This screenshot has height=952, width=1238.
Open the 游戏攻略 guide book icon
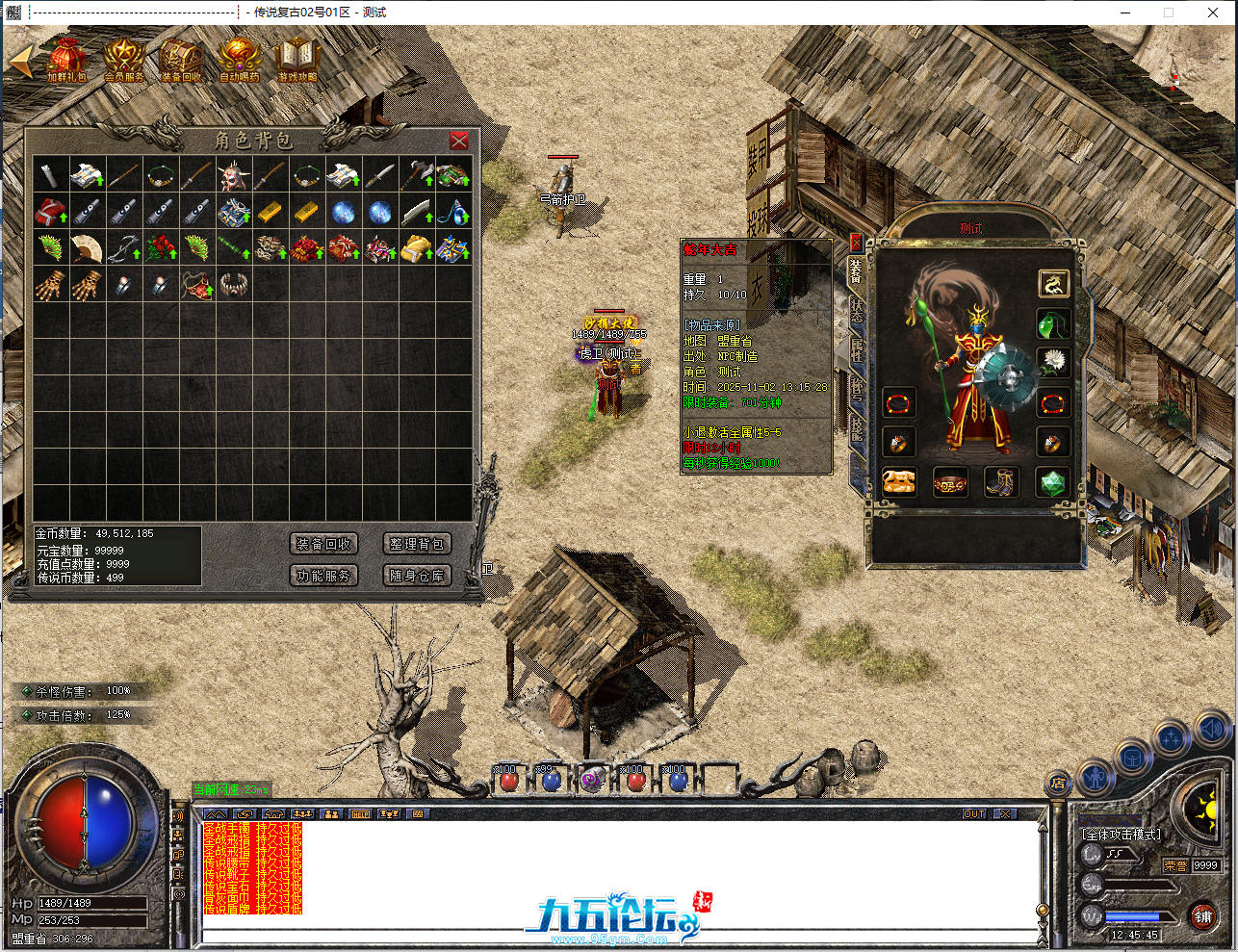[x=297, y=60]
